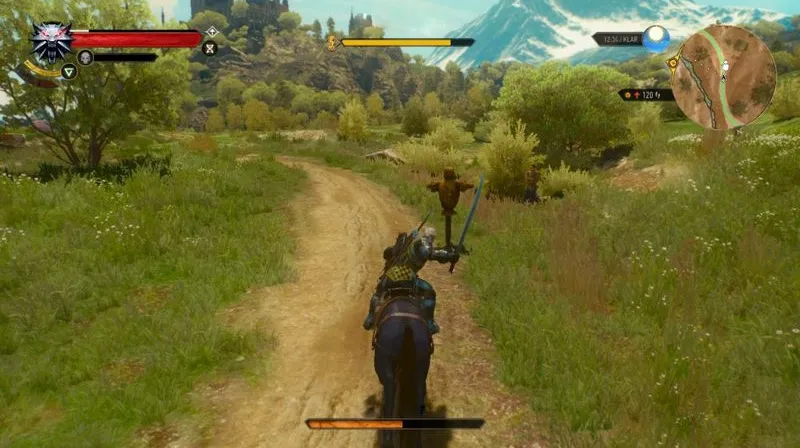Inspect the hourglass buff icon
Image resolution: width=800 pixels, height=448 pixels.
[x=210, y=47]
